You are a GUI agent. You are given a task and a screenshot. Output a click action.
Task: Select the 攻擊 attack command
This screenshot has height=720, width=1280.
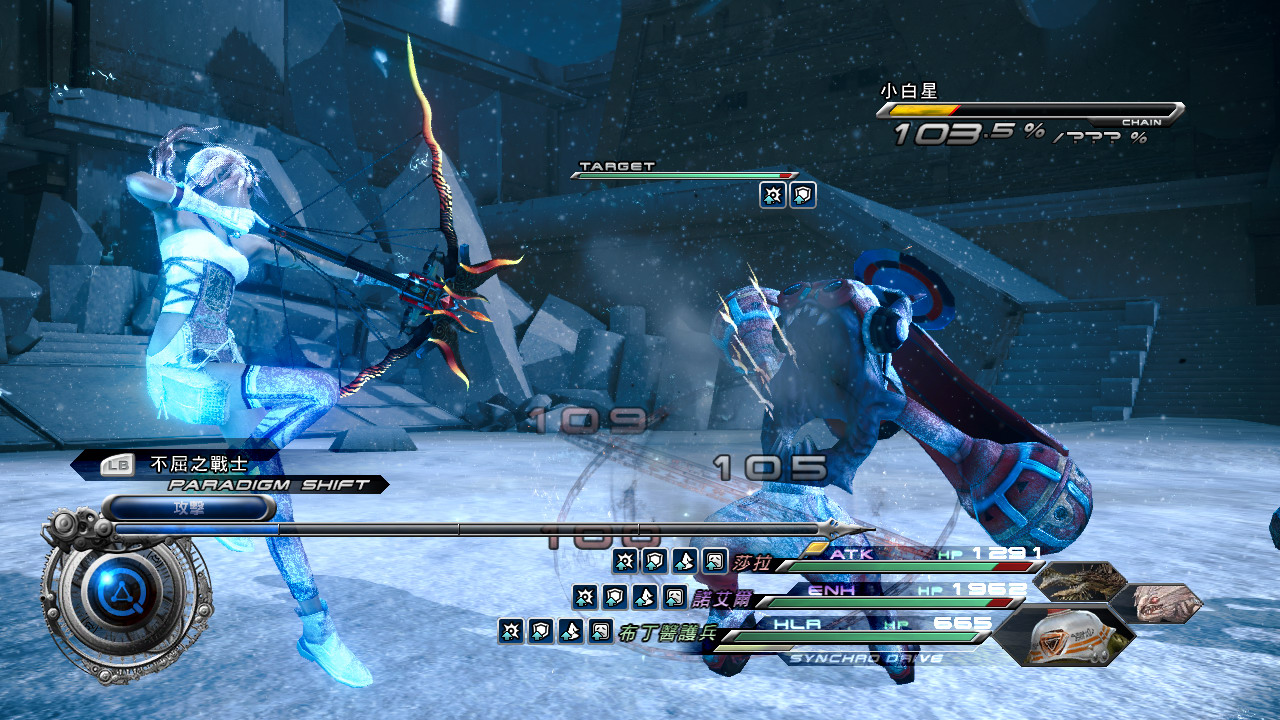[x=190, y=508]
